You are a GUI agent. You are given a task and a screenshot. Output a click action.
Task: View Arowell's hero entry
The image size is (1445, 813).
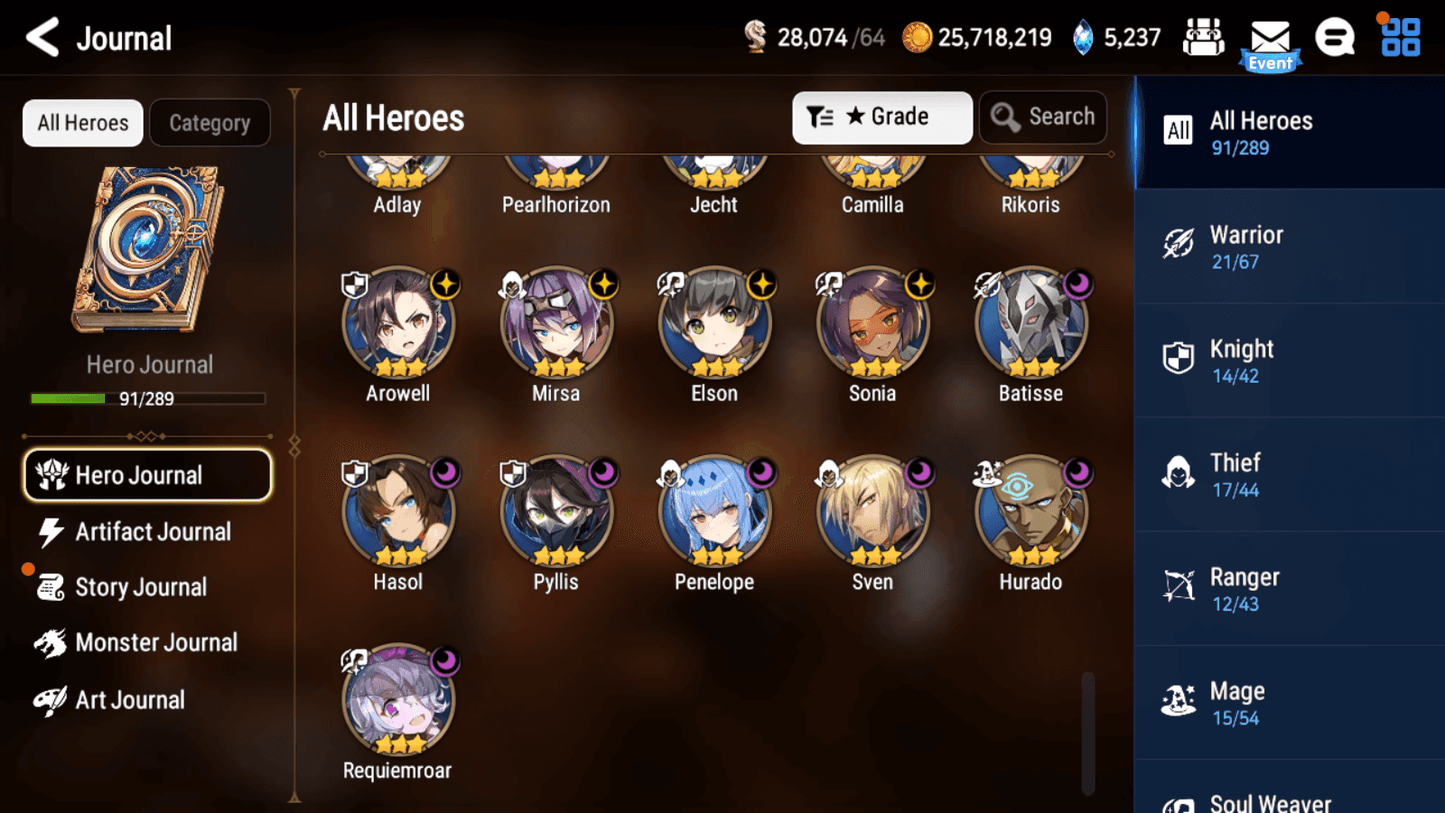(398, 323)
